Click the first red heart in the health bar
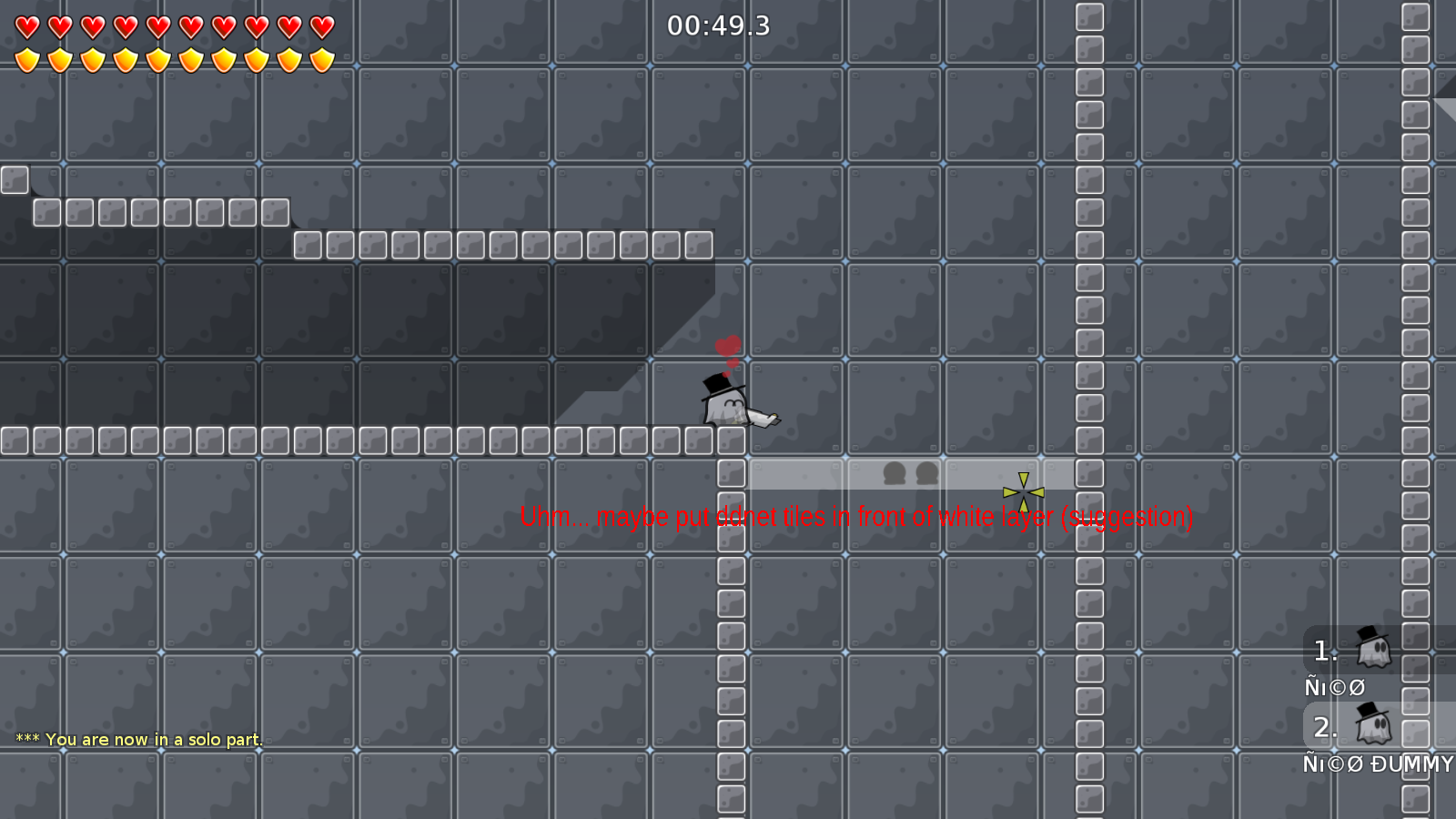This screenshot has width=1456, height=819. coord(26,25)
